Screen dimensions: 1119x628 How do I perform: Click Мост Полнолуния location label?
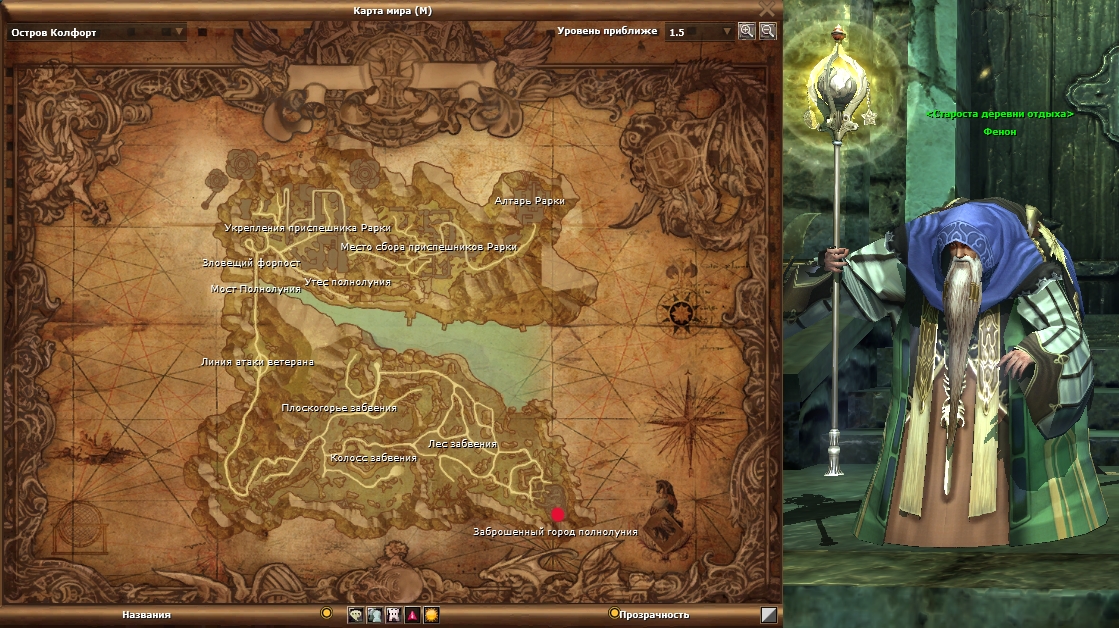[x=255, y=289]
